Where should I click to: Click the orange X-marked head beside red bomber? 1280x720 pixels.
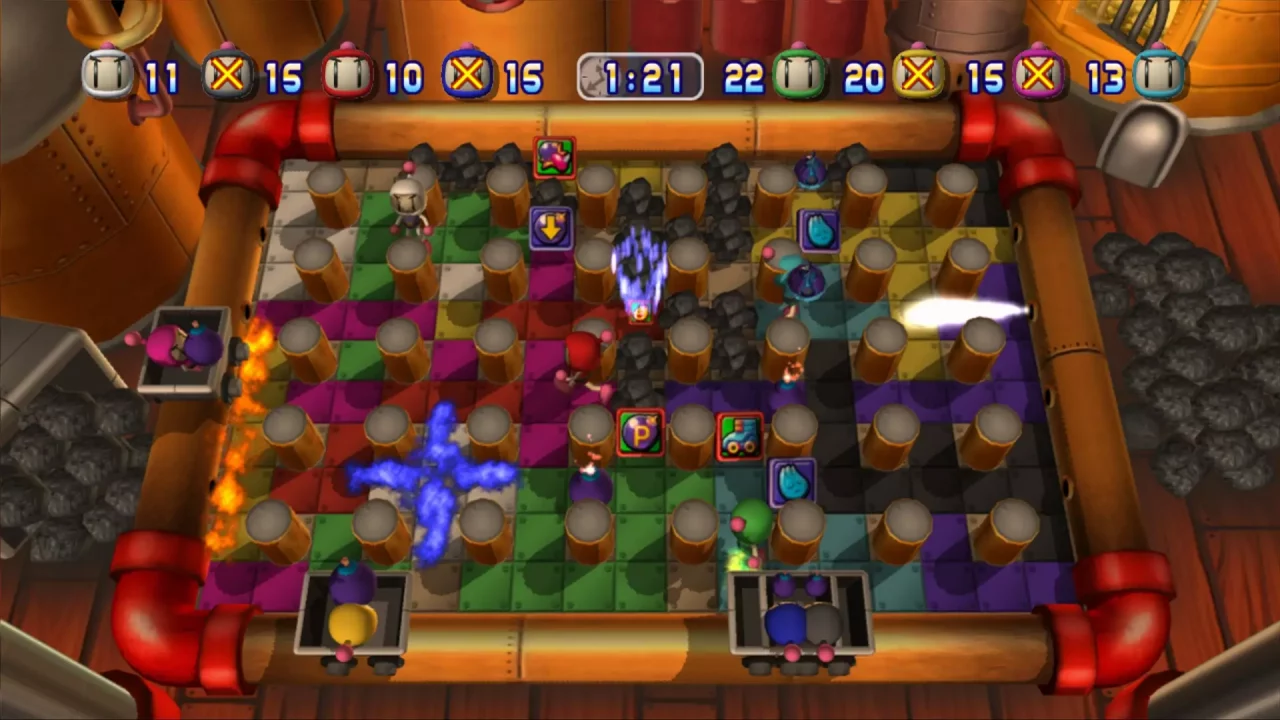coord(225,75)
